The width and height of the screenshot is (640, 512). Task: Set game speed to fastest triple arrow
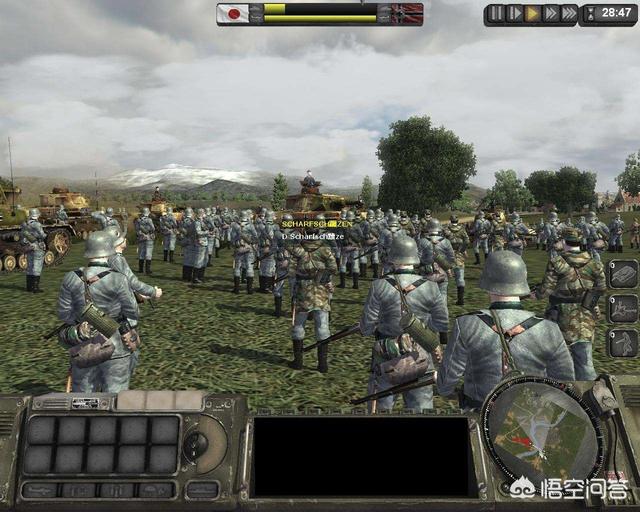tap(569, 14)
